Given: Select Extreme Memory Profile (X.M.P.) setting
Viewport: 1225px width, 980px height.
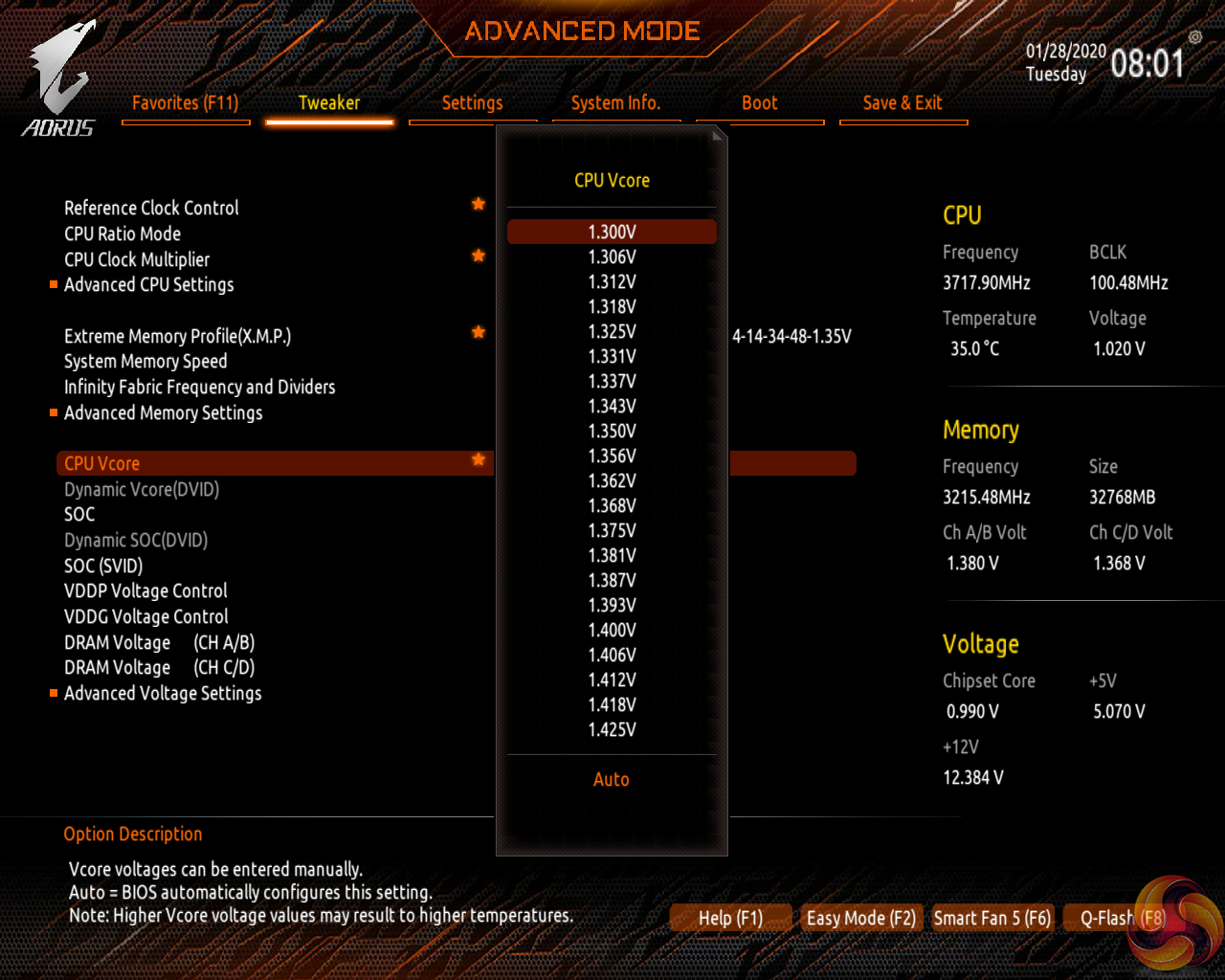Looking at the screenshot, I should point(177,336).
